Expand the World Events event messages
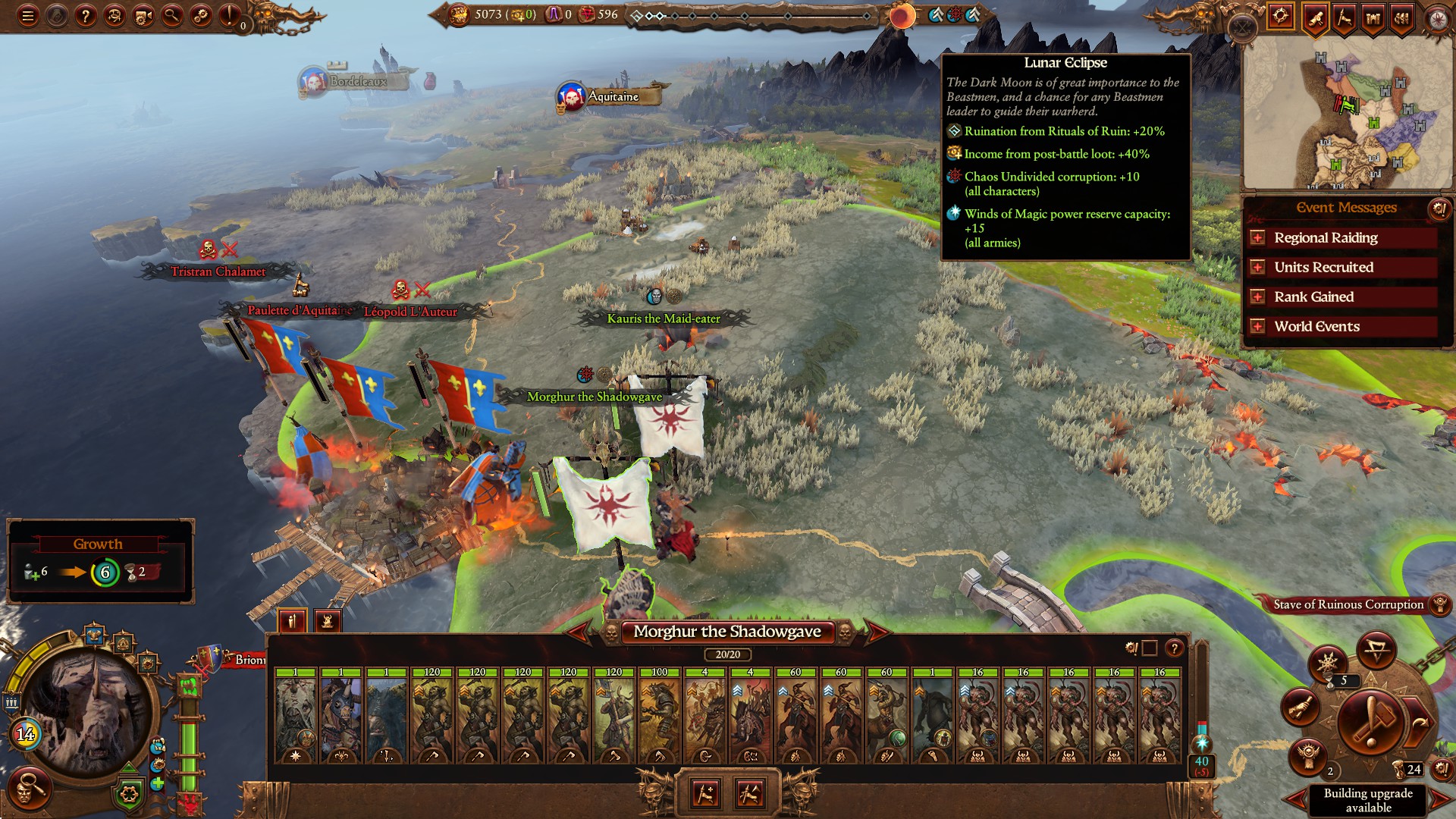 (x=1258, y=326)
